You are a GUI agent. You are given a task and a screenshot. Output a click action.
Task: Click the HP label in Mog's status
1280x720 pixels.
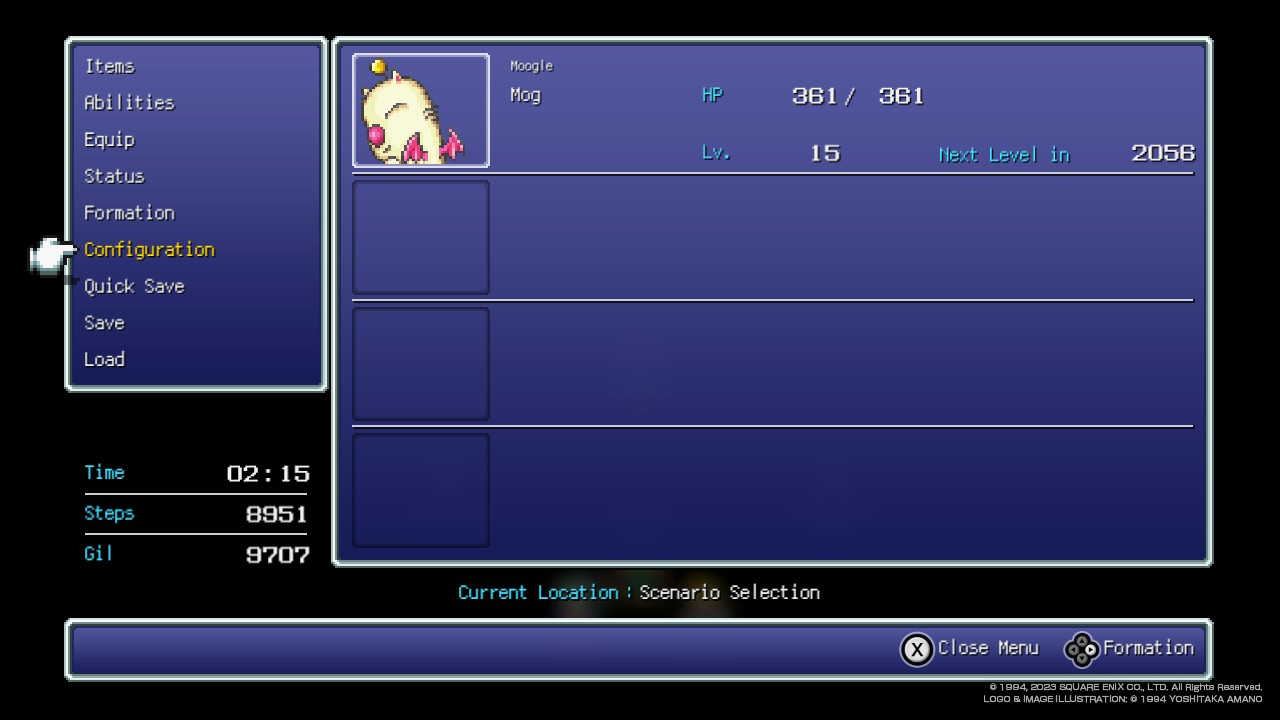point(712,95)
